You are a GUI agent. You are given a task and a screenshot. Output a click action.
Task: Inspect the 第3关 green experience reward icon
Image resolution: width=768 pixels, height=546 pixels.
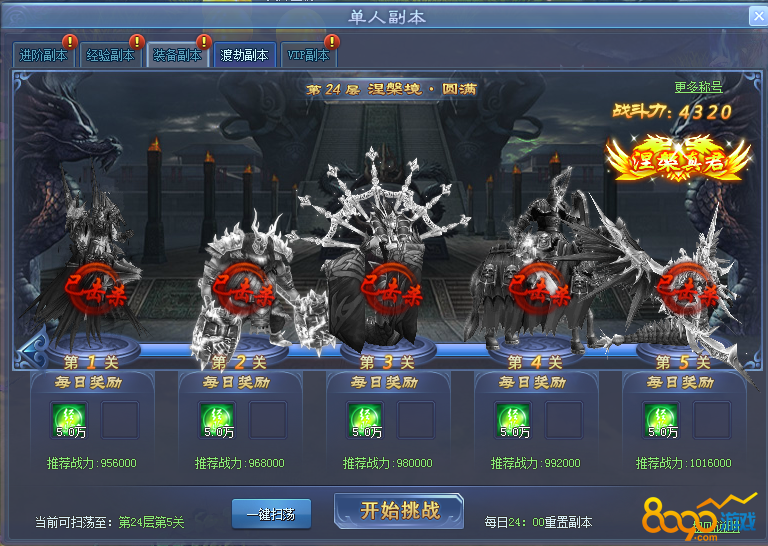(x=366, y=419)
